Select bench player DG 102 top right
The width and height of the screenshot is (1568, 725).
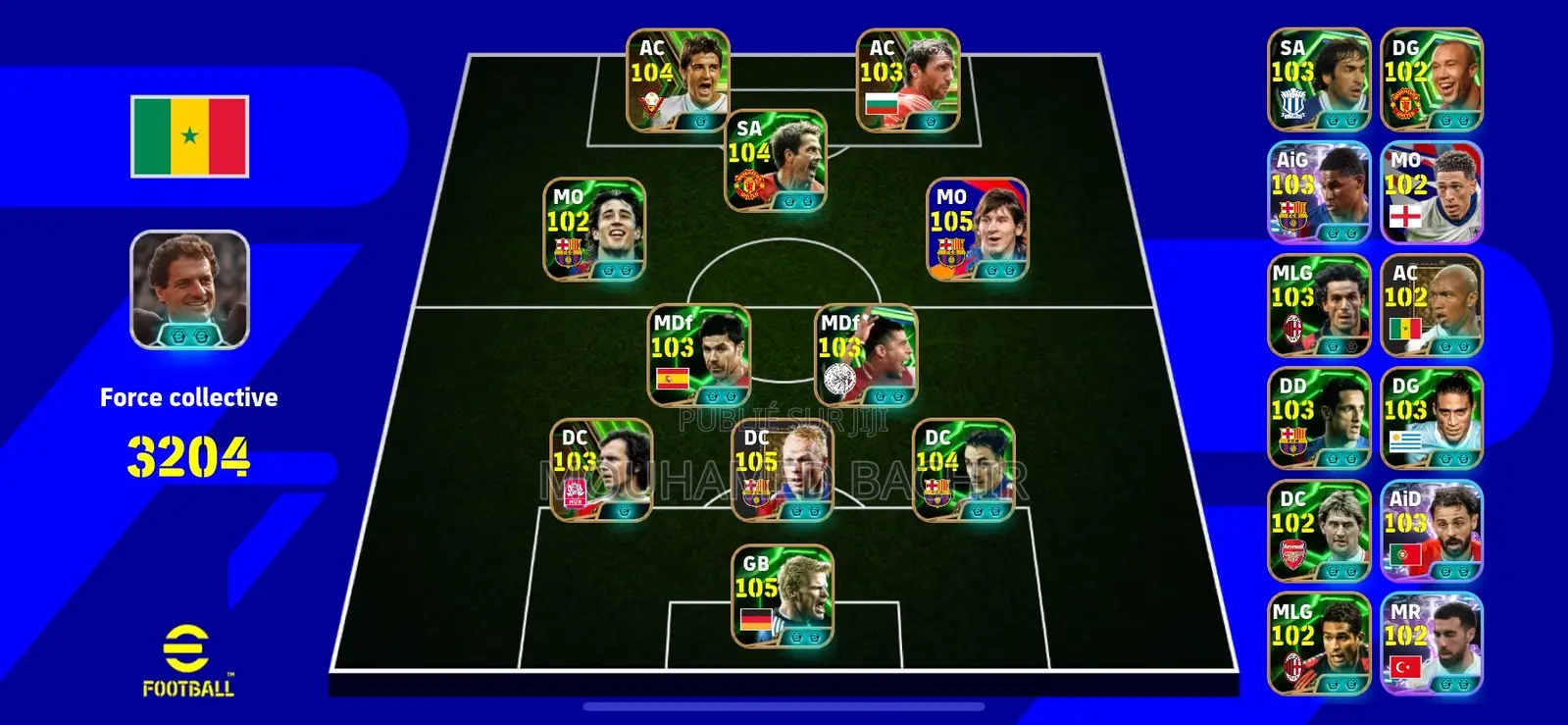[x=1430, y=78]
